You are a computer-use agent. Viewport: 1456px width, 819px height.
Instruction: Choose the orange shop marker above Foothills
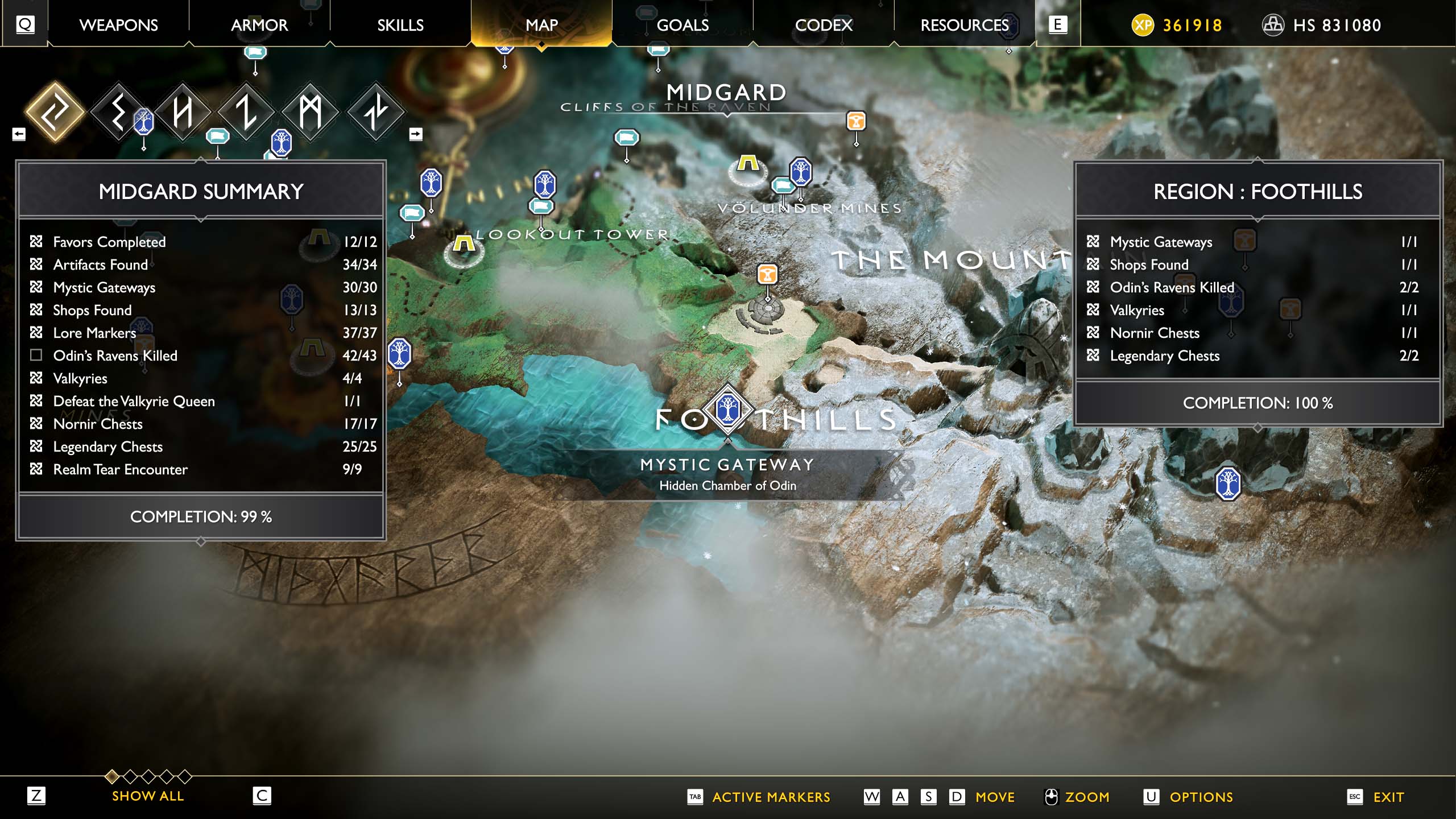tap(767, 274)
